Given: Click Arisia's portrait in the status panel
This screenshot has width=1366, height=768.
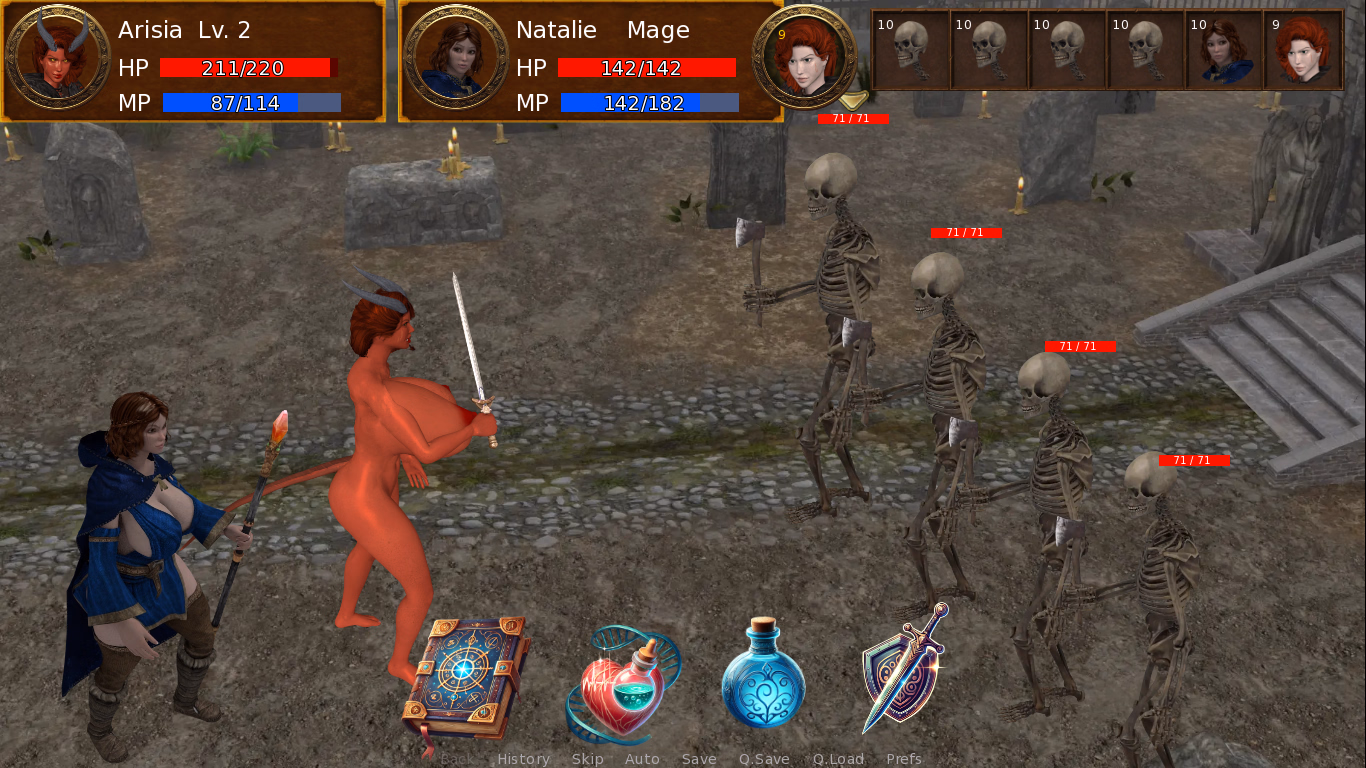Looking at the screenshot, I should pyautogui.click(x=58, y=57).
